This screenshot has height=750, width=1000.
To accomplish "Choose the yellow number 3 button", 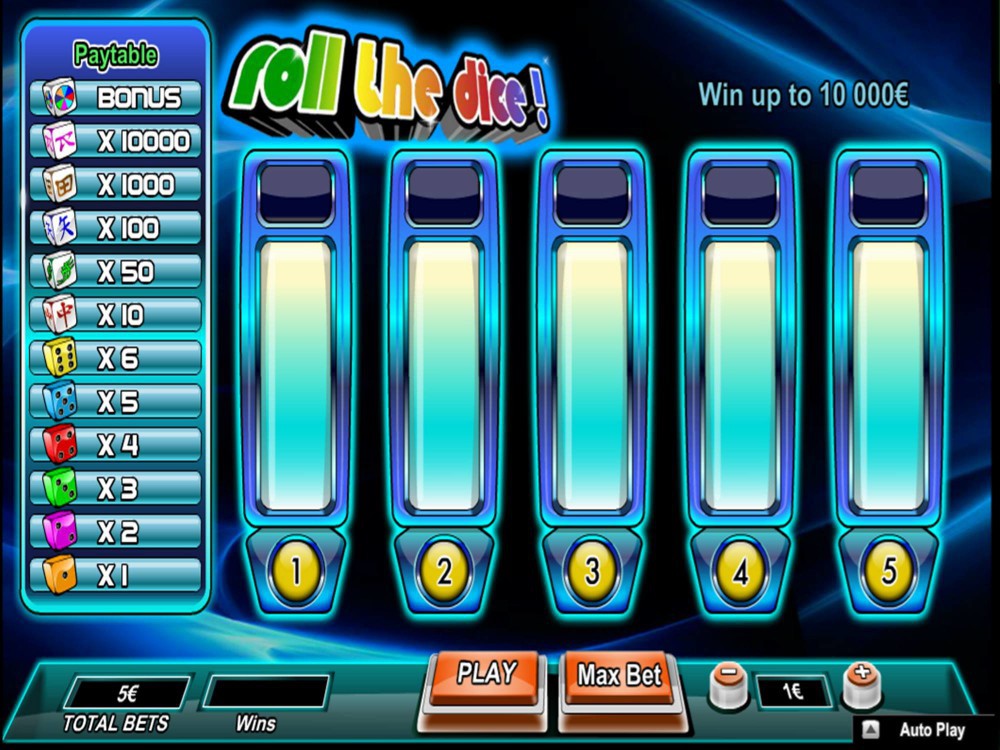I will (592, 571).
